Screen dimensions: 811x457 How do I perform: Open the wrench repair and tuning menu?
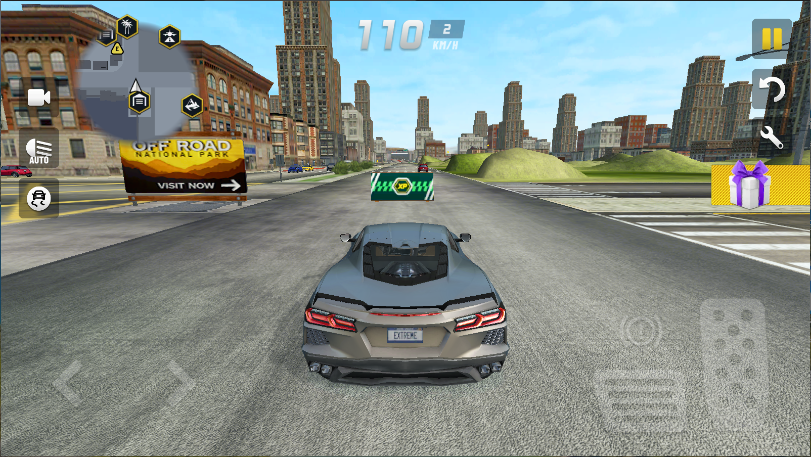(x=771, y=136)
